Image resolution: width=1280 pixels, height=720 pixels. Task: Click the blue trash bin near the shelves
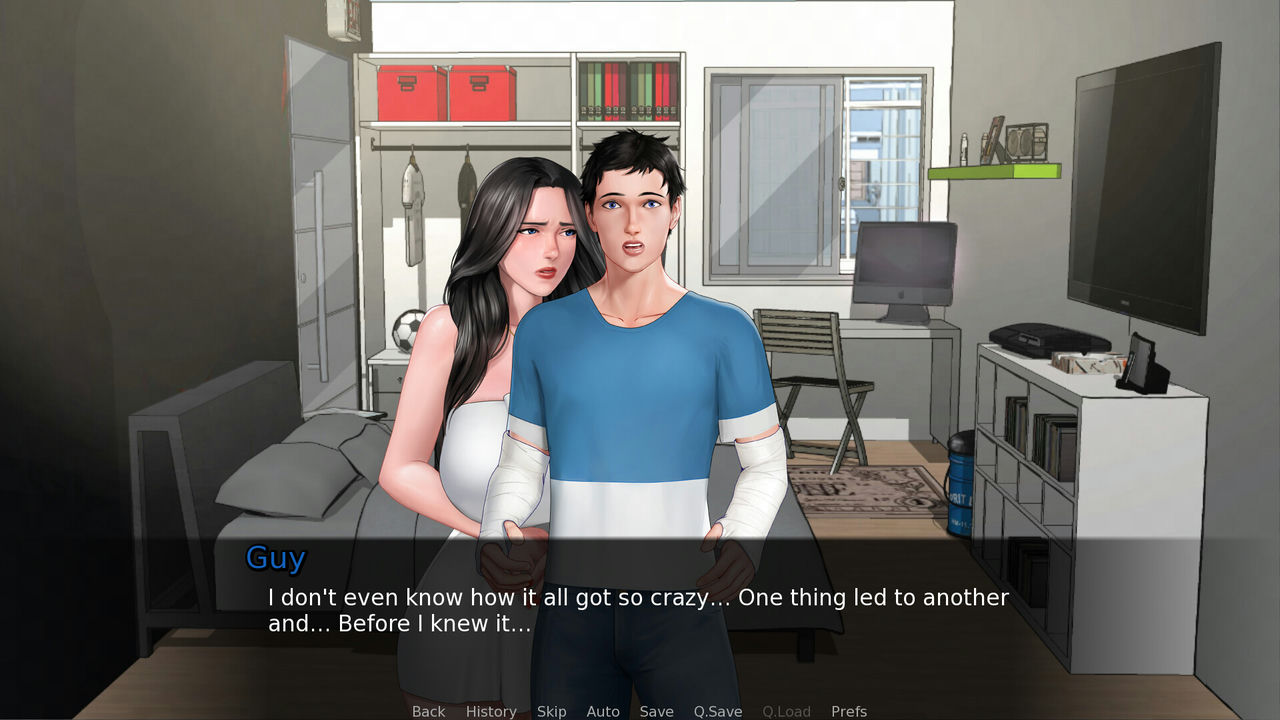[x=962, y=490]
